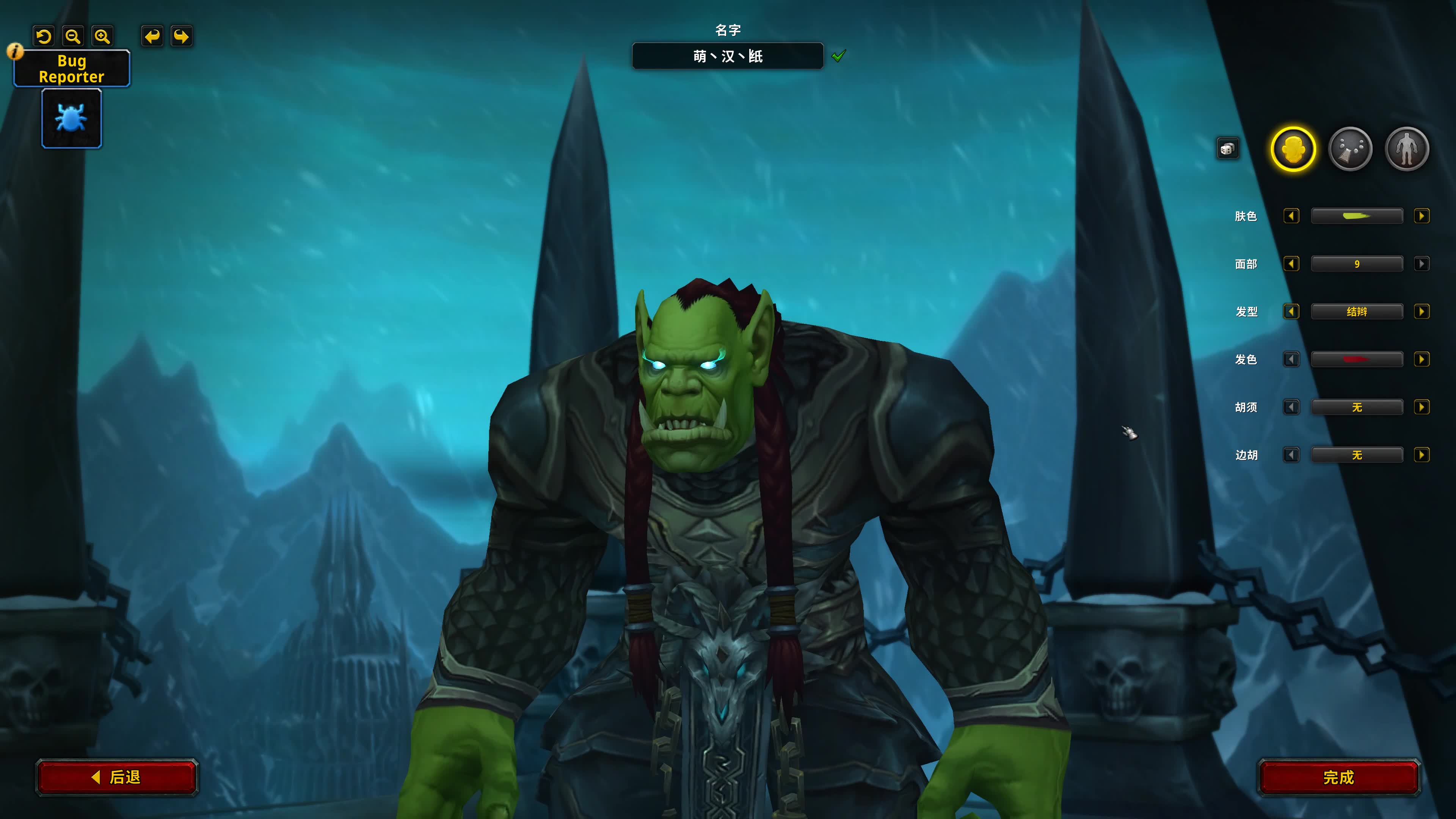Choose next 肤色 skin color
The image size is (1456, 819).
click(x=1421, y=216)
